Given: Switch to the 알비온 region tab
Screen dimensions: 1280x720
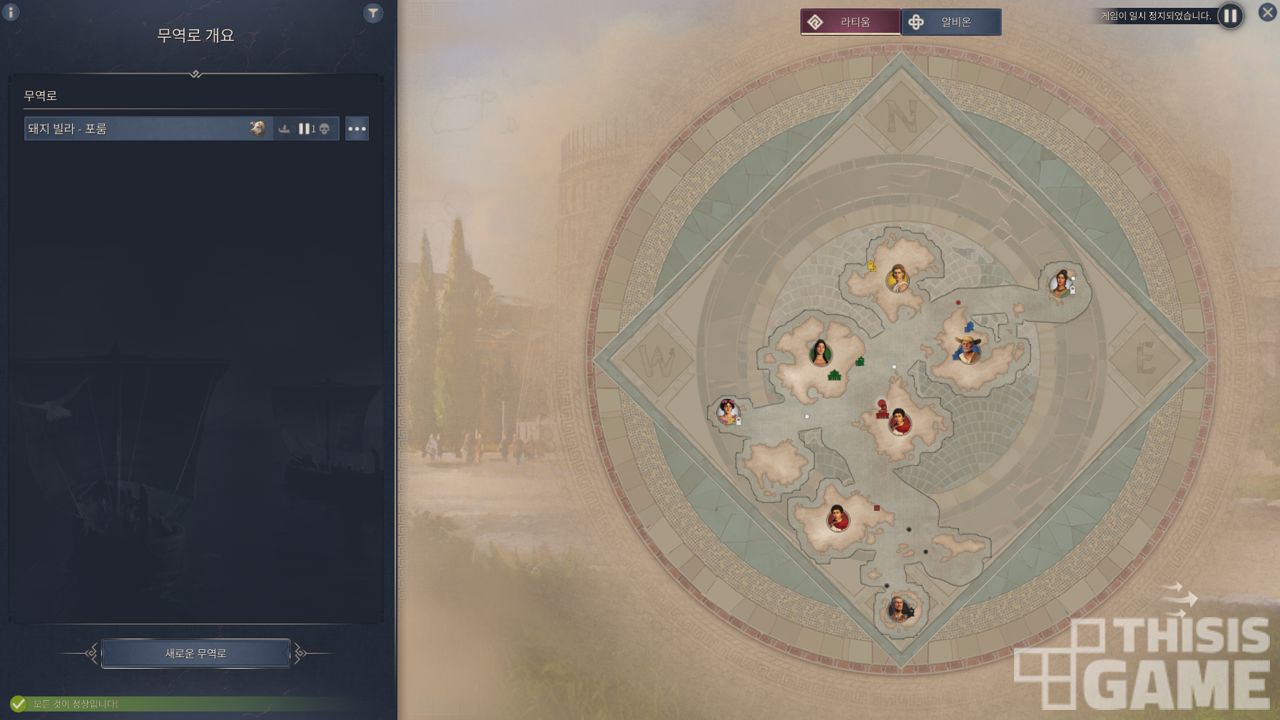Looking at the screenshot, I should (951, 22).
